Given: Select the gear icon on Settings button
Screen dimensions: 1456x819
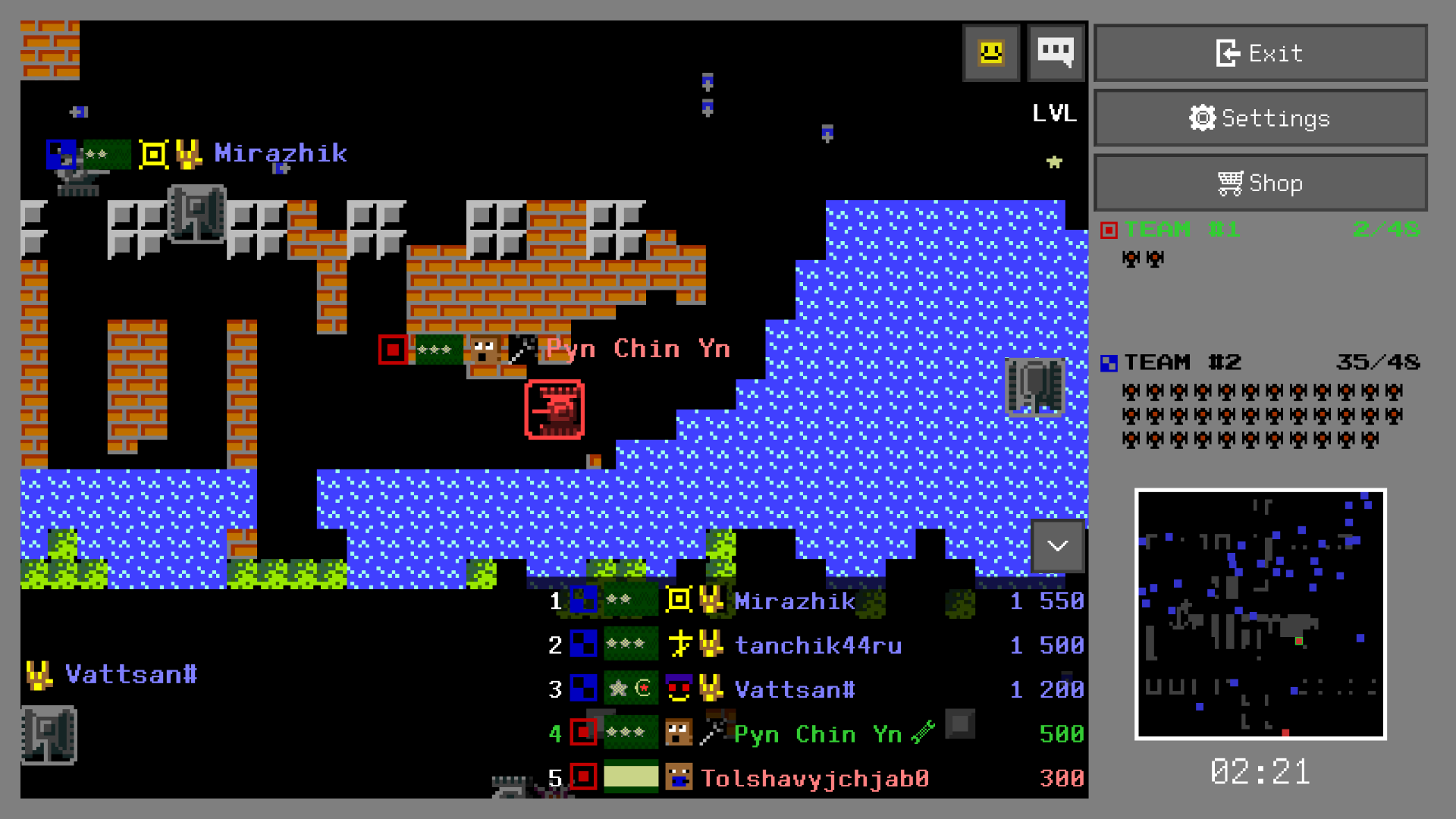Looking at the screenshot, I should [1202, 118].
